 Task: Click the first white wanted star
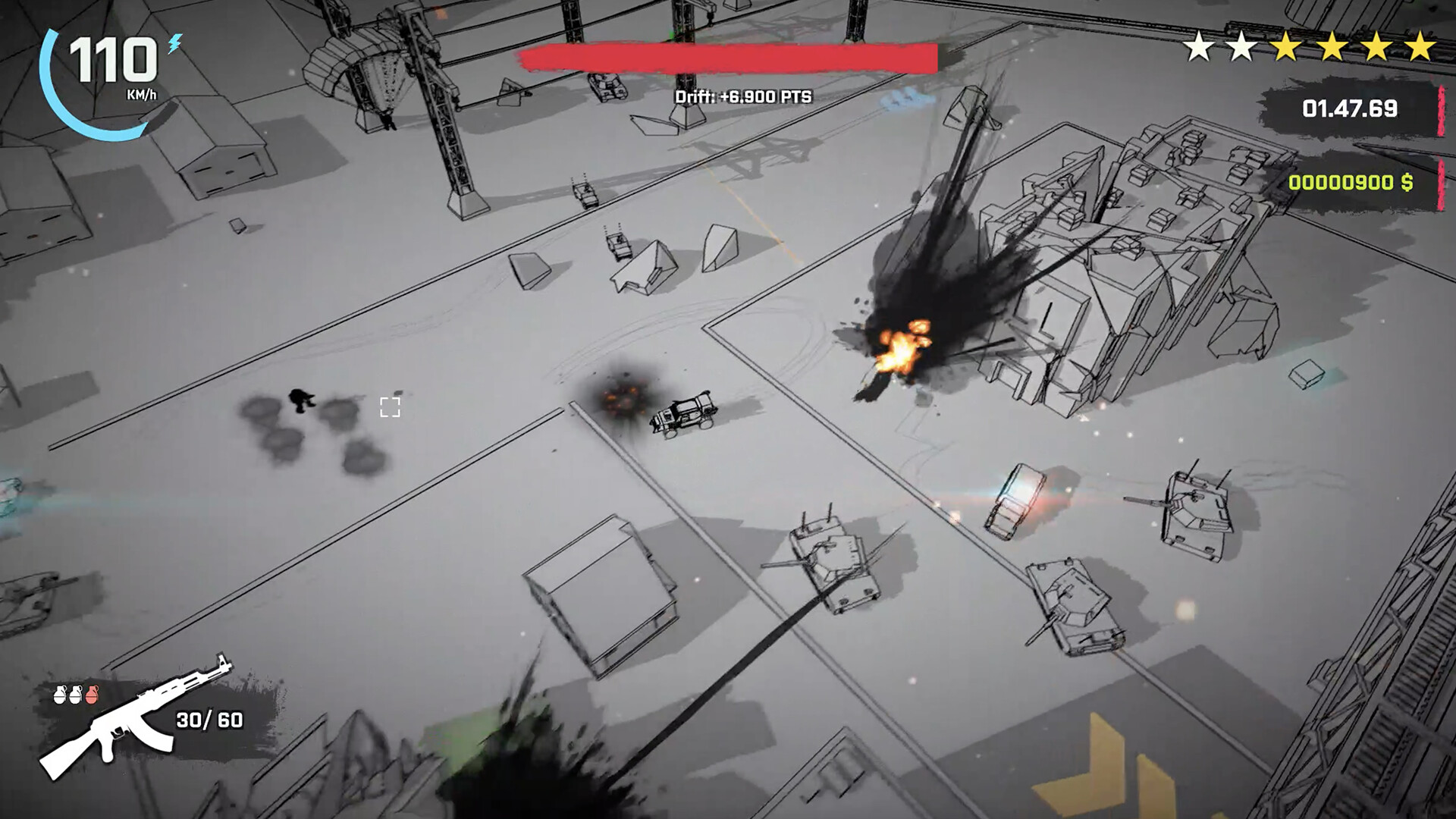[x=1198, y=45]
